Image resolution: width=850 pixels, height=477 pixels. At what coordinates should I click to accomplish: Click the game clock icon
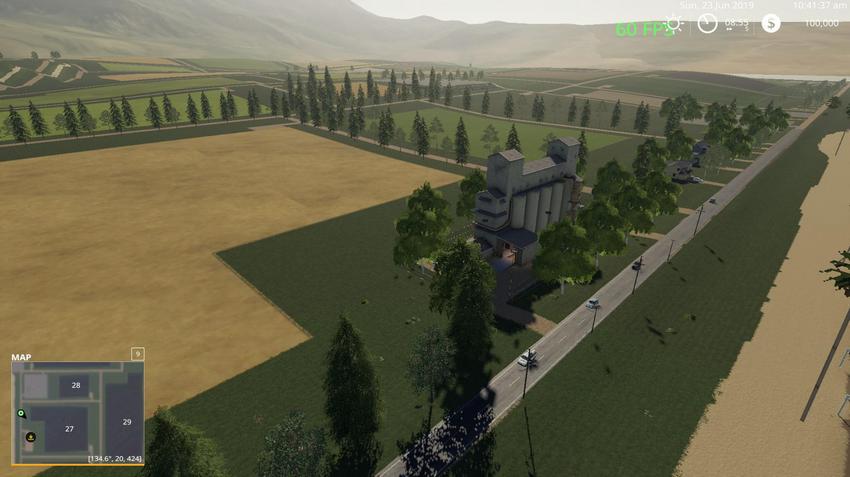pos(707,23)
